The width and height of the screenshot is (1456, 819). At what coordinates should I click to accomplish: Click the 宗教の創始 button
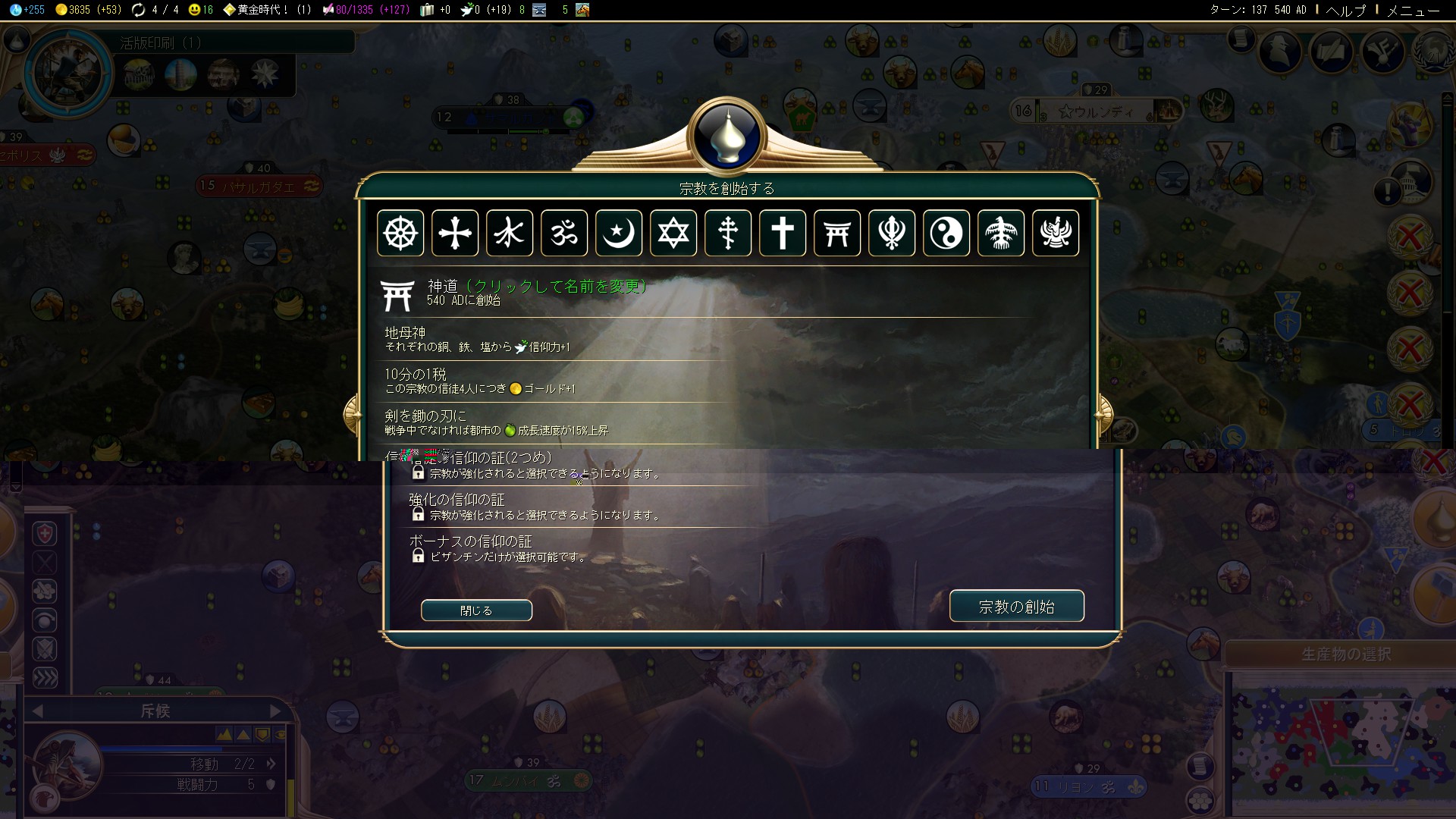[x=1016, y=607]
